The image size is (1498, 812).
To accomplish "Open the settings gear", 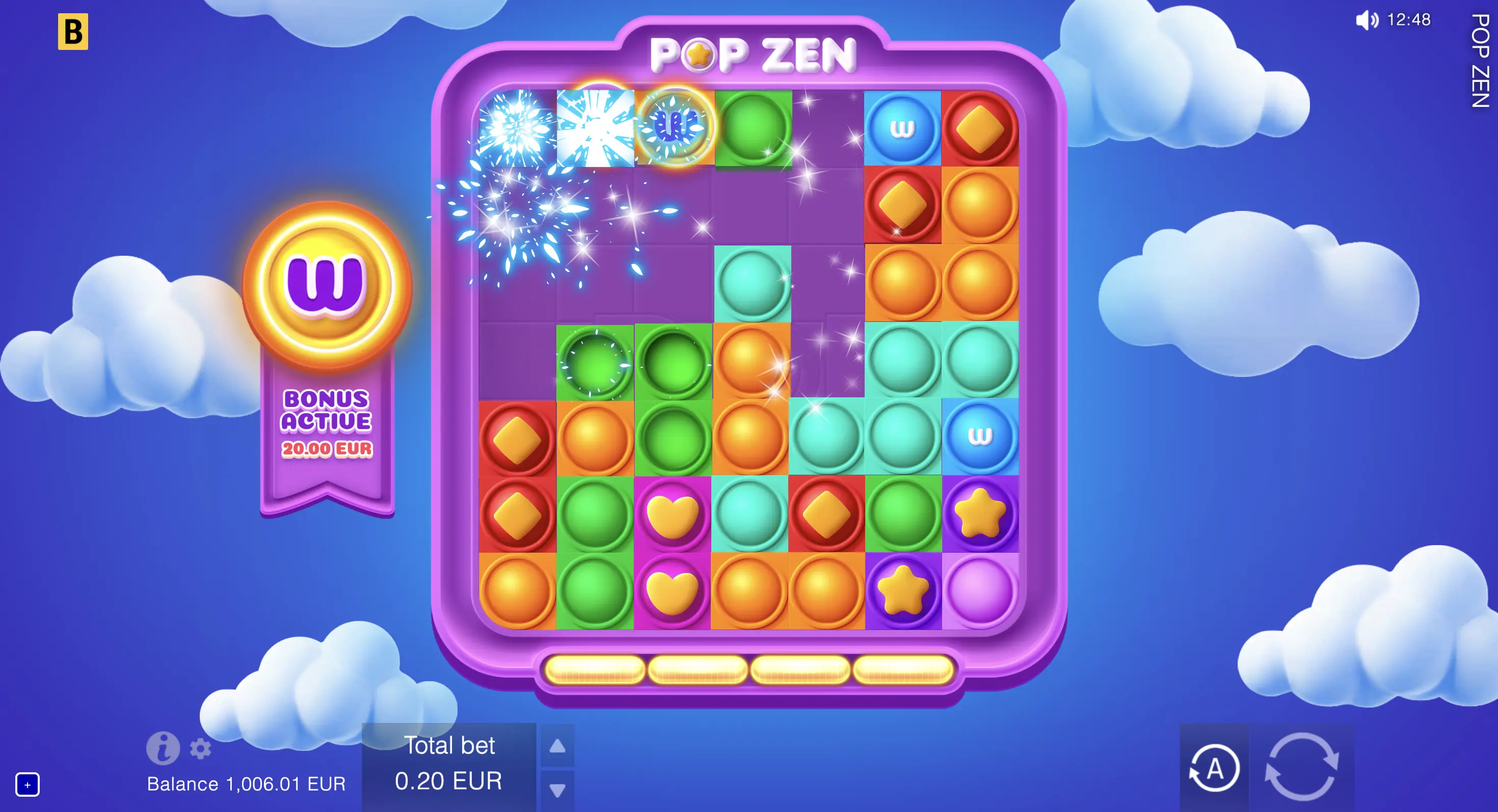I will pyautogui.click(x=200, y=749).
